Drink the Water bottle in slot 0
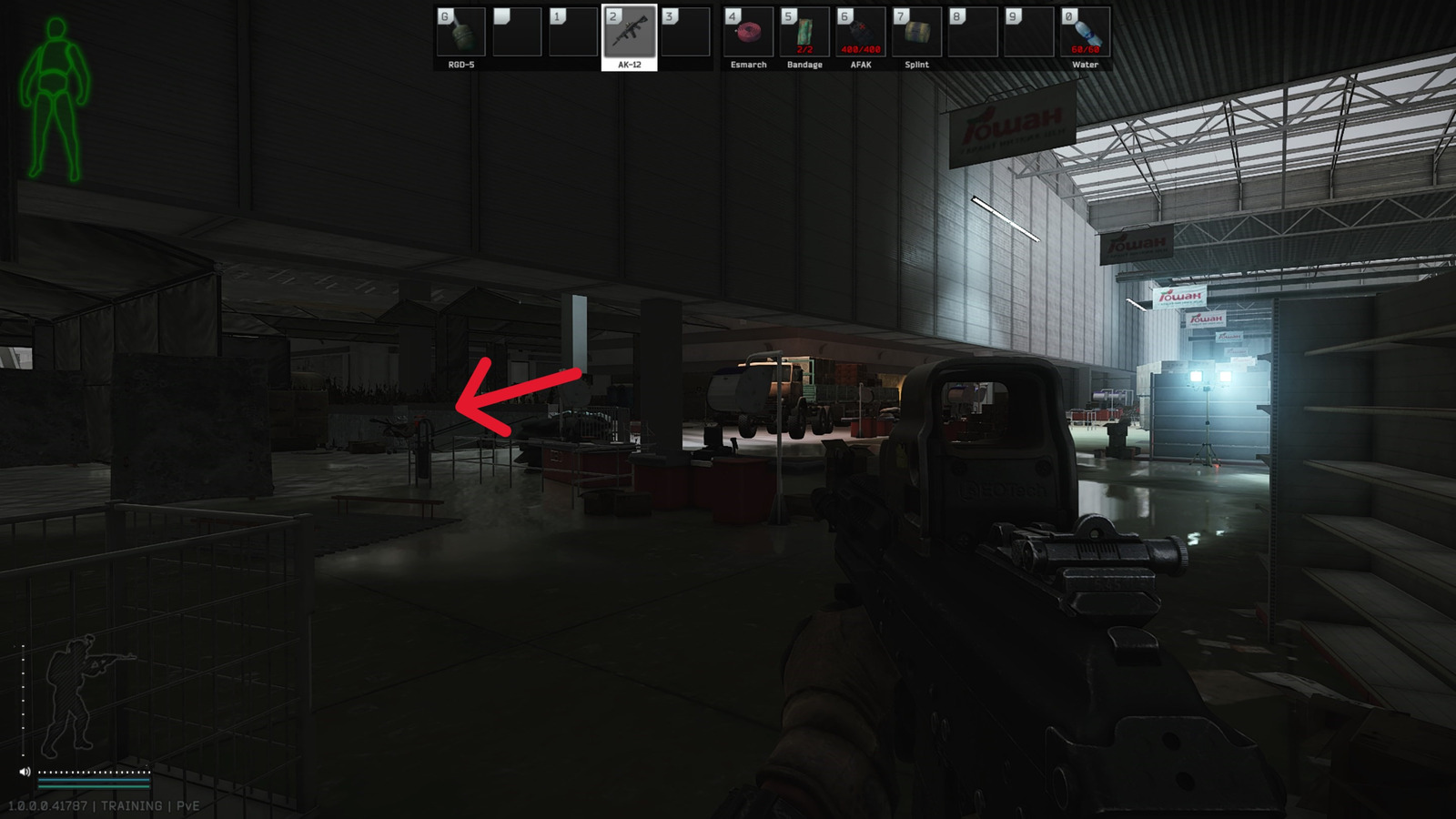Image resolution: width=1456 pixels, height=819 pixels. 1085,32
